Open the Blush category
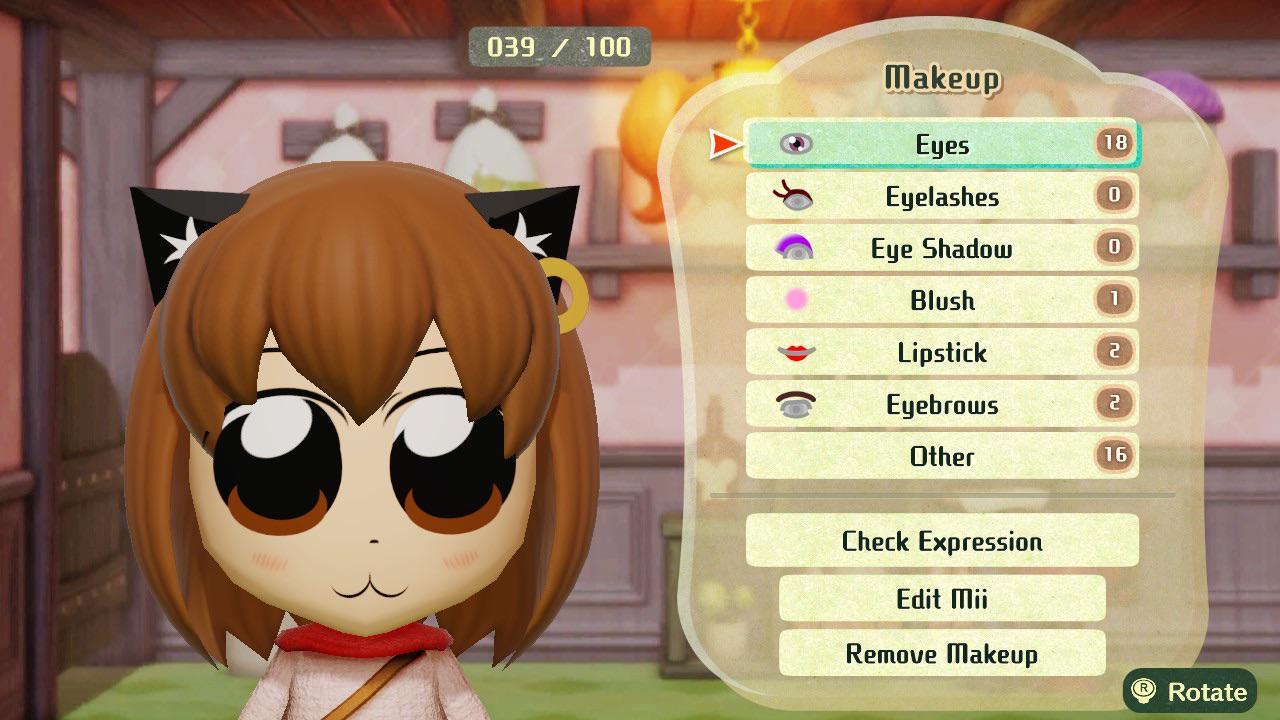This screenshot has height=720, width=1280. pos(942,301)
